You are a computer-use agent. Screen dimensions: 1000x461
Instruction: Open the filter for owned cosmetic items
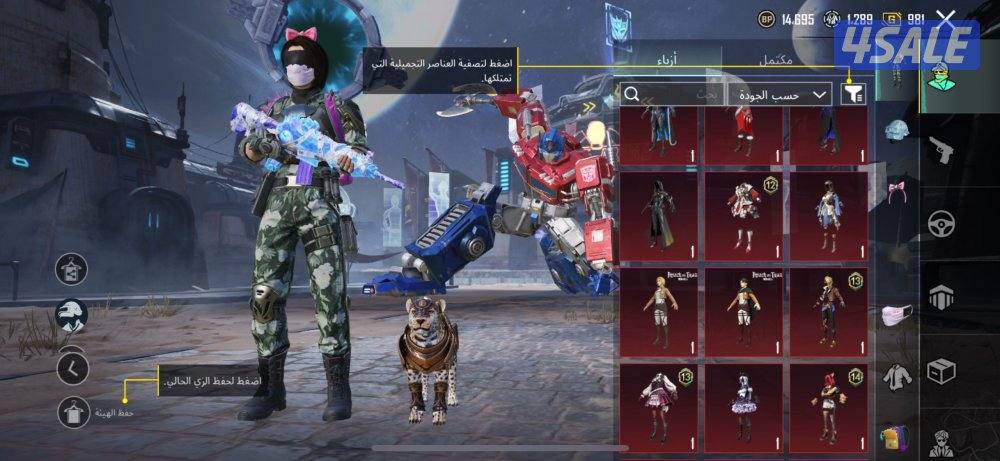click(853, 94)
